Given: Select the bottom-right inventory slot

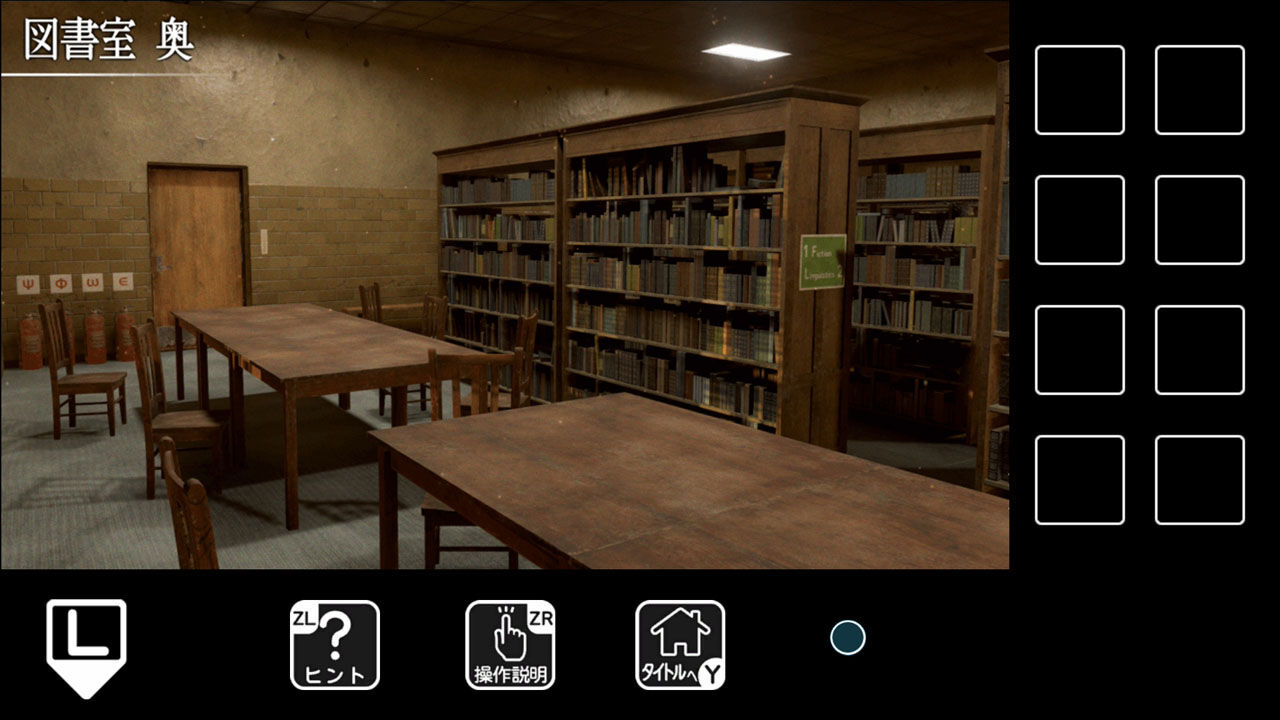Looking at the screenshot, I should point(1200,479).
